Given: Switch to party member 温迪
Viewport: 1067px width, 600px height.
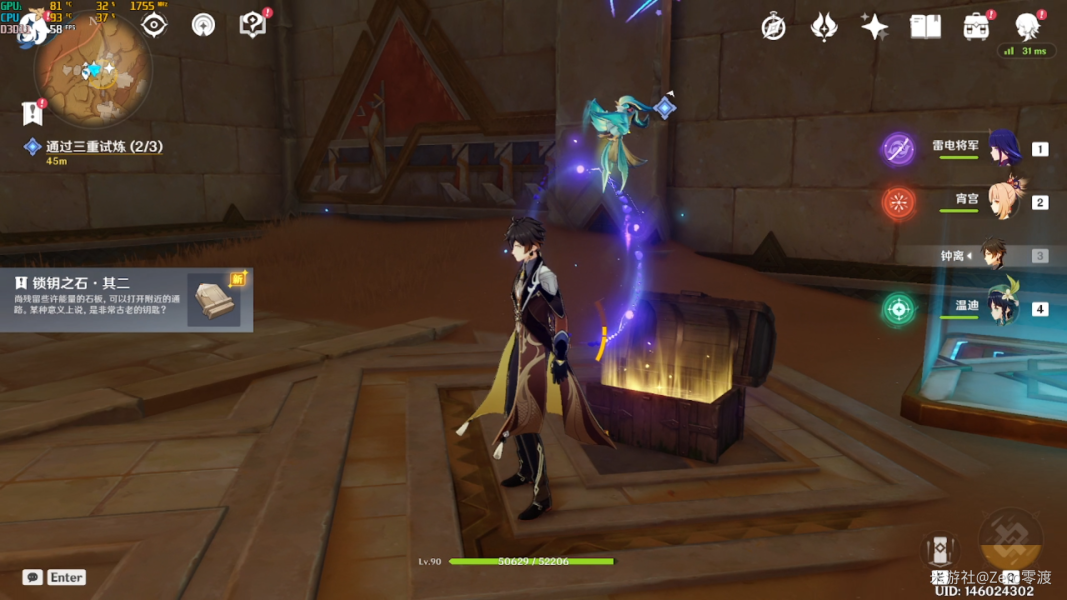Looking at the screenshot, I should pos(1003,308).
